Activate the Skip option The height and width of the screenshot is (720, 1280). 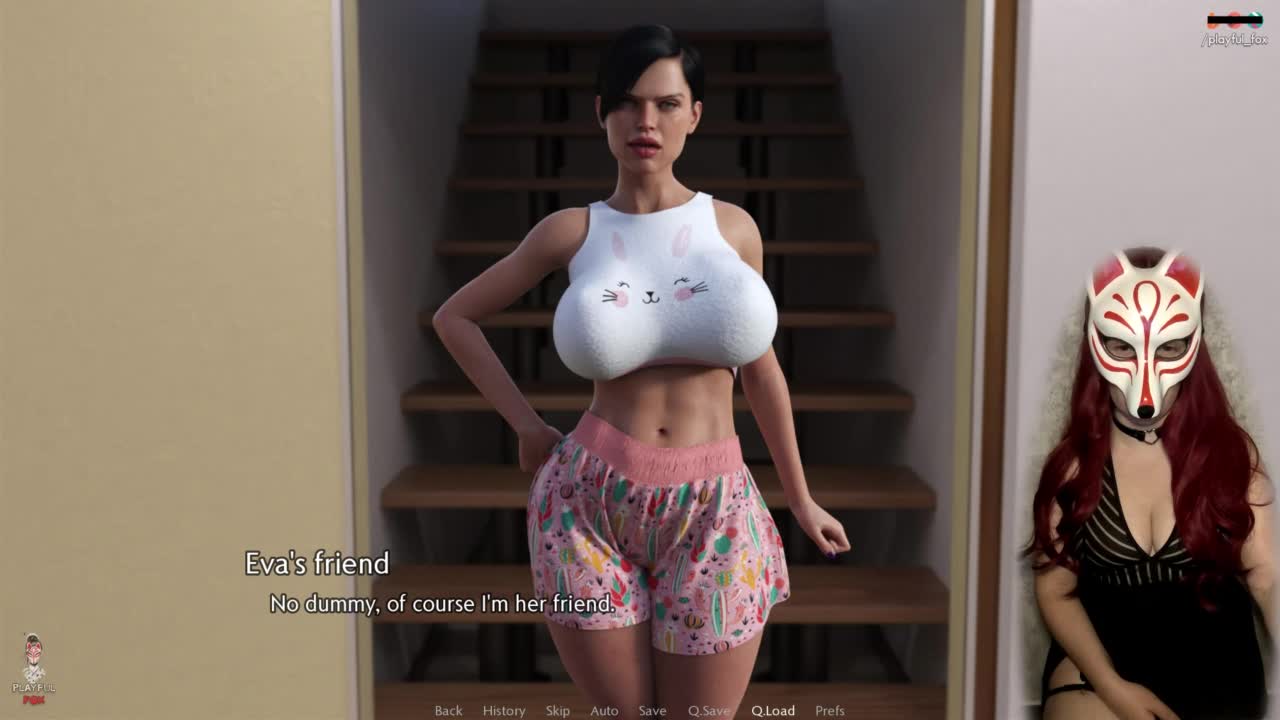pyautogui.click(x=558, y=711)
